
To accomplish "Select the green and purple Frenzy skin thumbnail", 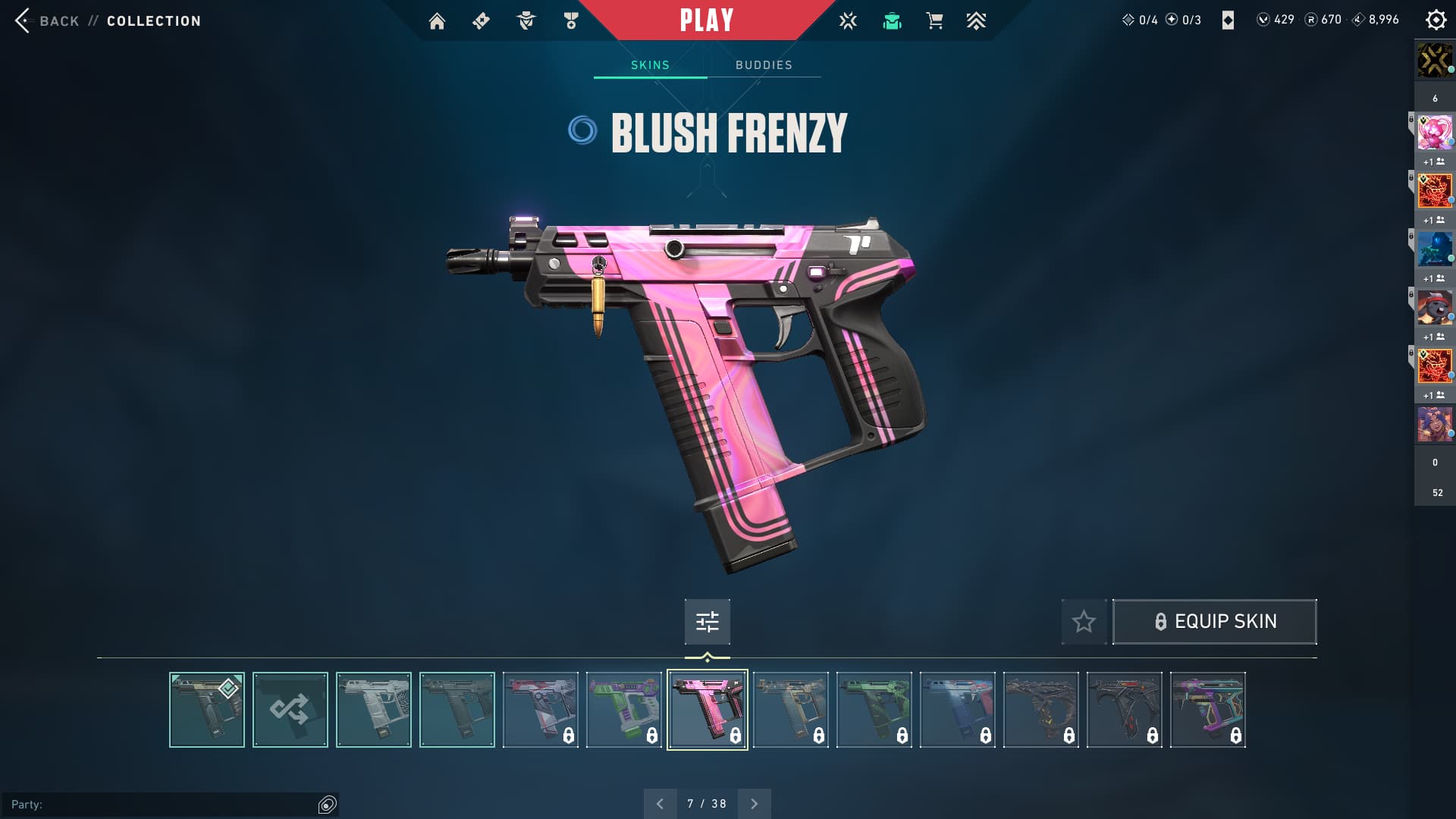I will 624,710.
